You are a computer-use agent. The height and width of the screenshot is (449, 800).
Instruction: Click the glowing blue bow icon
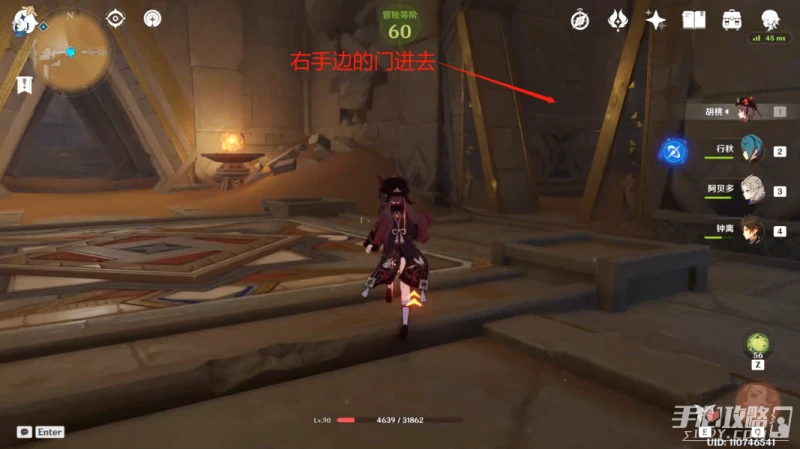(x=672, y=152)
